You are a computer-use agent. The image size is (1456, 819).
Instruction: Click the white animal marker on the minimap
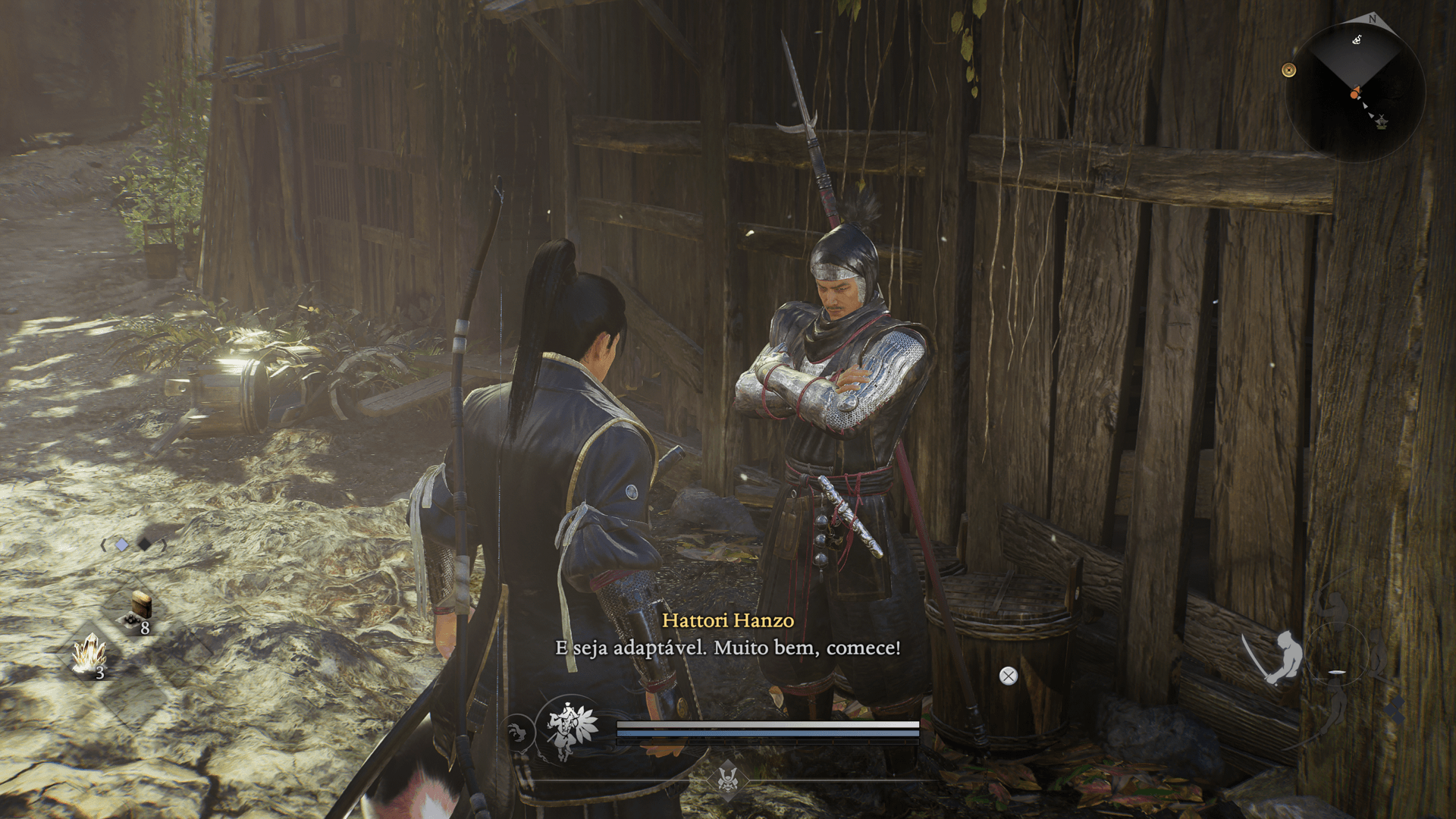click(1357, 39)
